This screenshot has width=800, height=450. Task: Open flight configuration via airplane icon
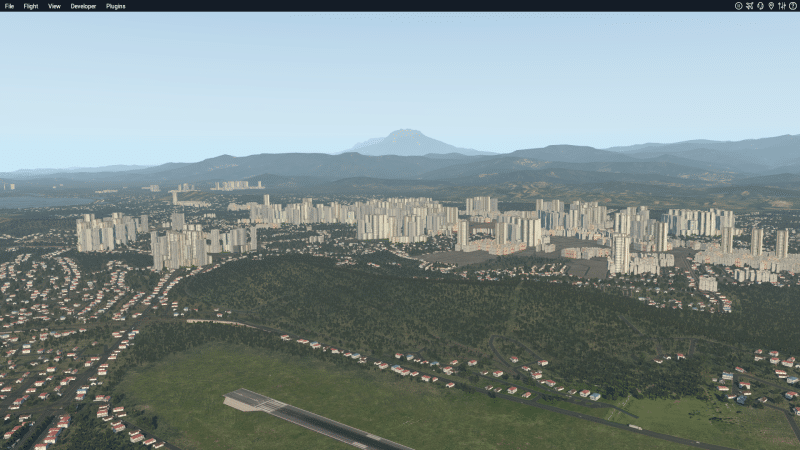pos(749,6)
